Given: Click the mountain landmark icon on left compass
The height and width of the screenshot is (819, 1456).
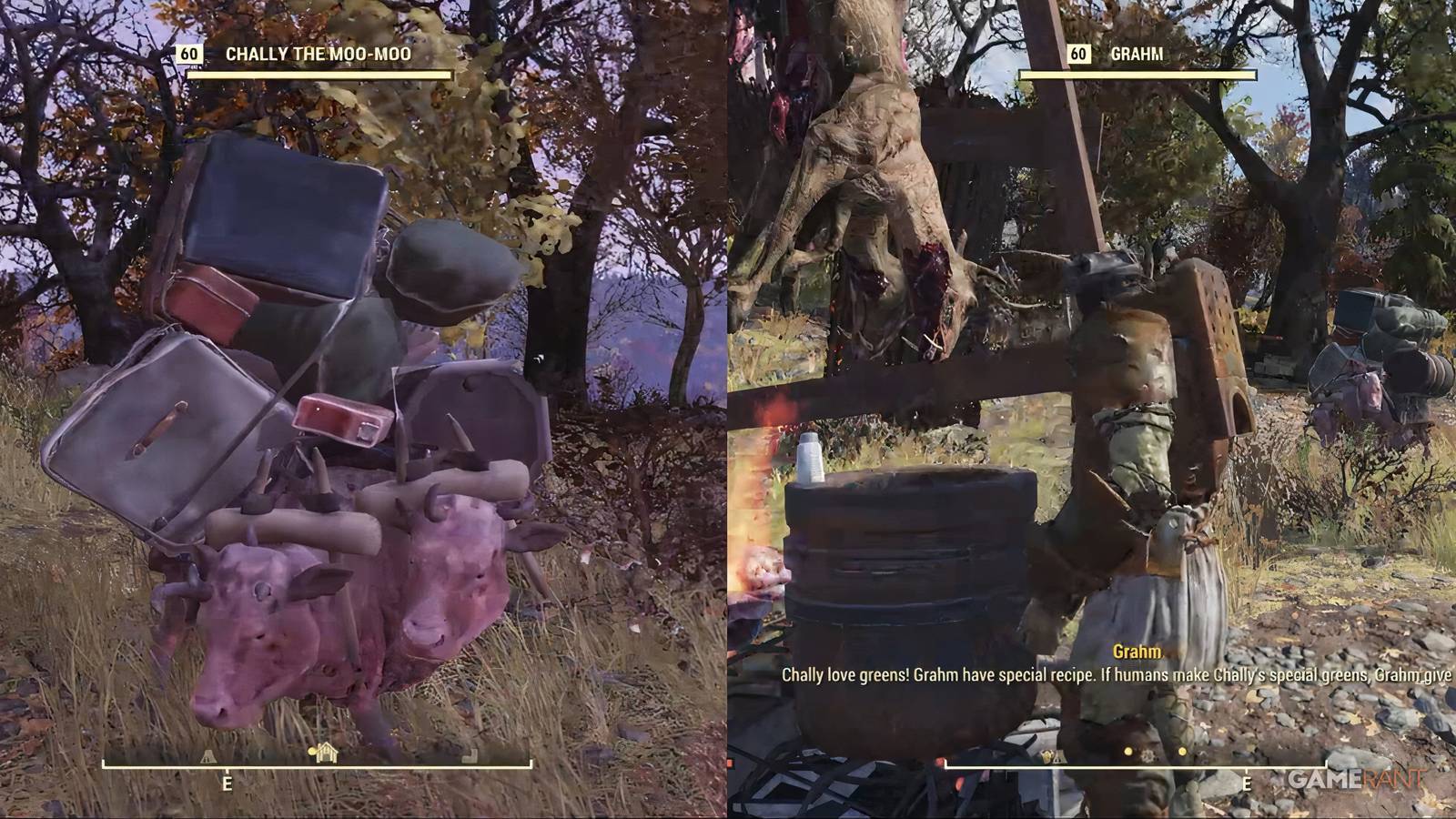Looking at the screenshot, I should pos(207,754).
